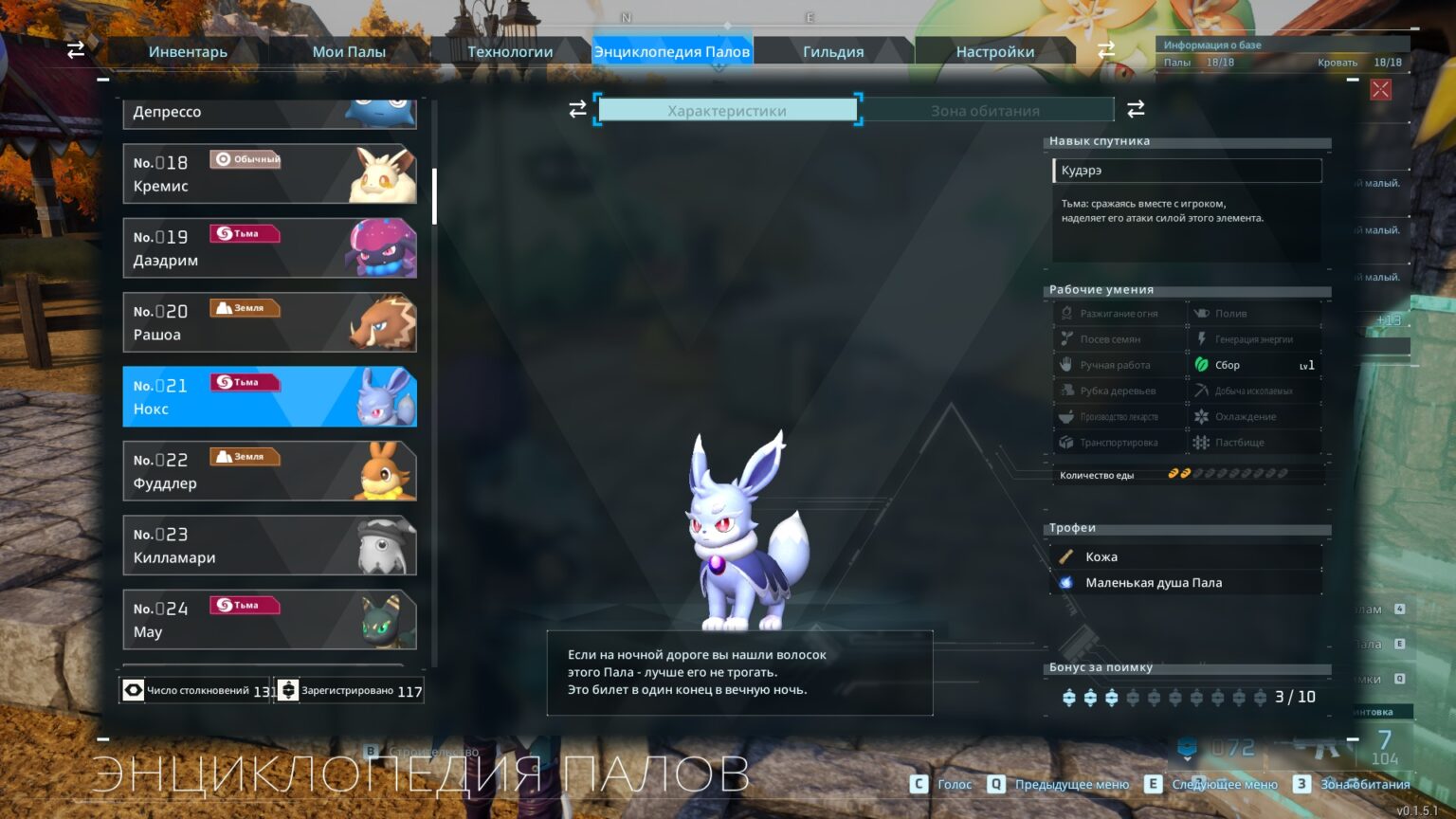Image resolution: width=1456 pixels, height=819 pixels.
Task: Open the Инвентарь tab
Action: coord(188,52)
